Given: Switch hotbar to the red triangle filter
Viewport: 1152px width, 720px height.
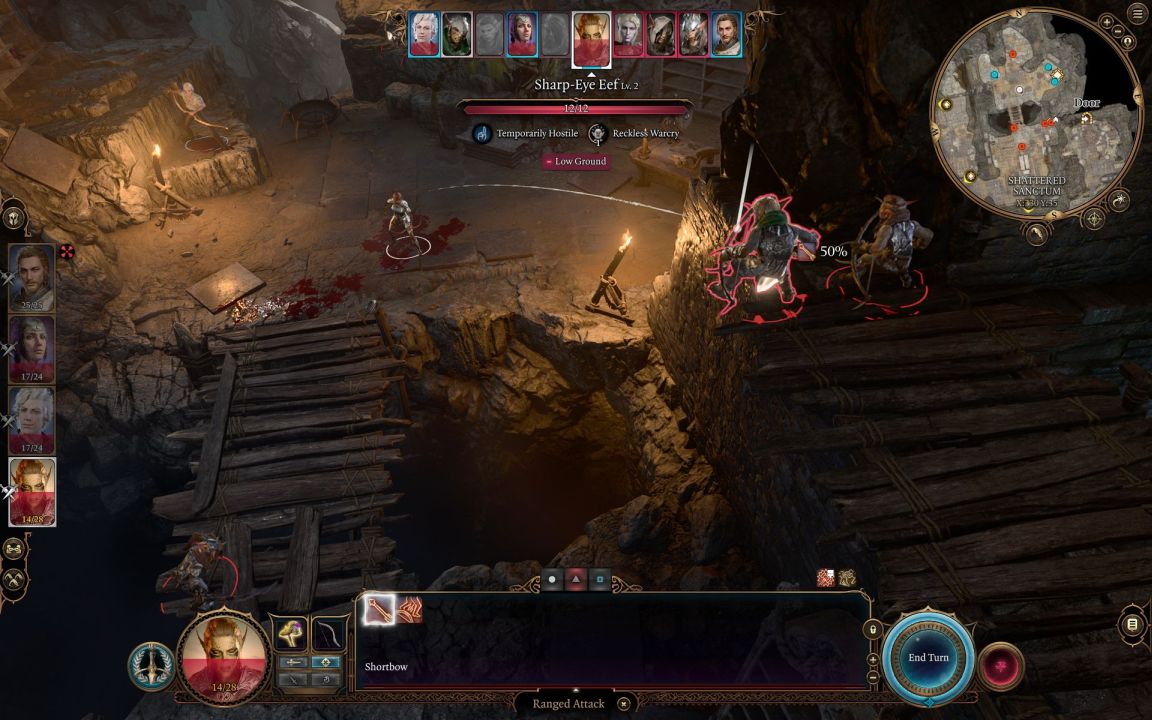Looking at the screenshot, I should [x=576, y=580].
